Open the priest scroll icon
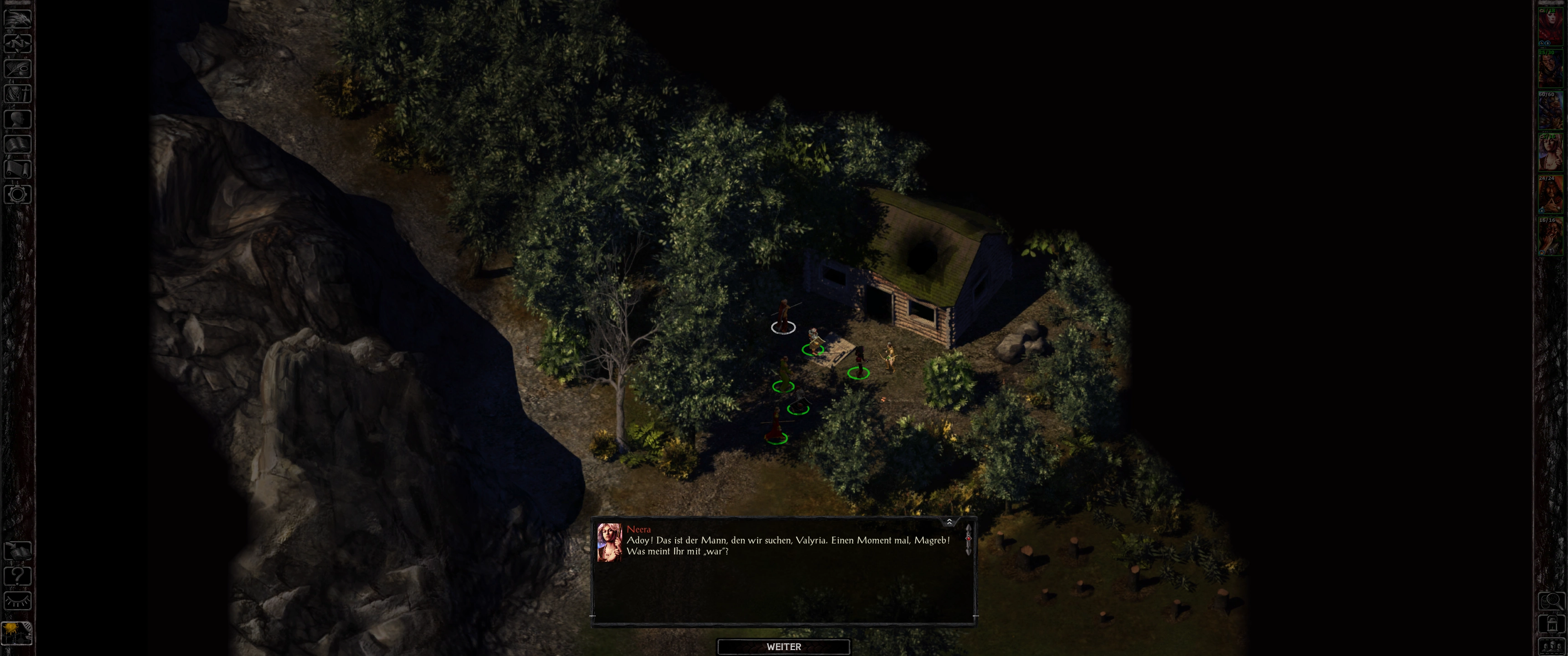Viewport: 1568px width, 656px height. 18,169
